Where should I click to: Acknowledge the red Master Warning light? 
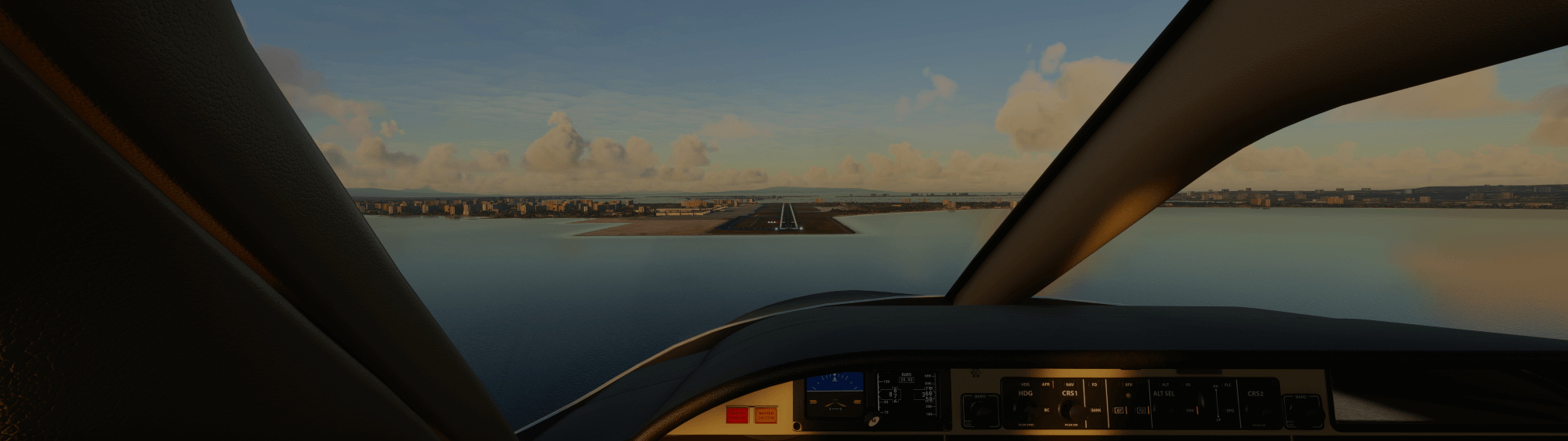[x=736, y=415]
